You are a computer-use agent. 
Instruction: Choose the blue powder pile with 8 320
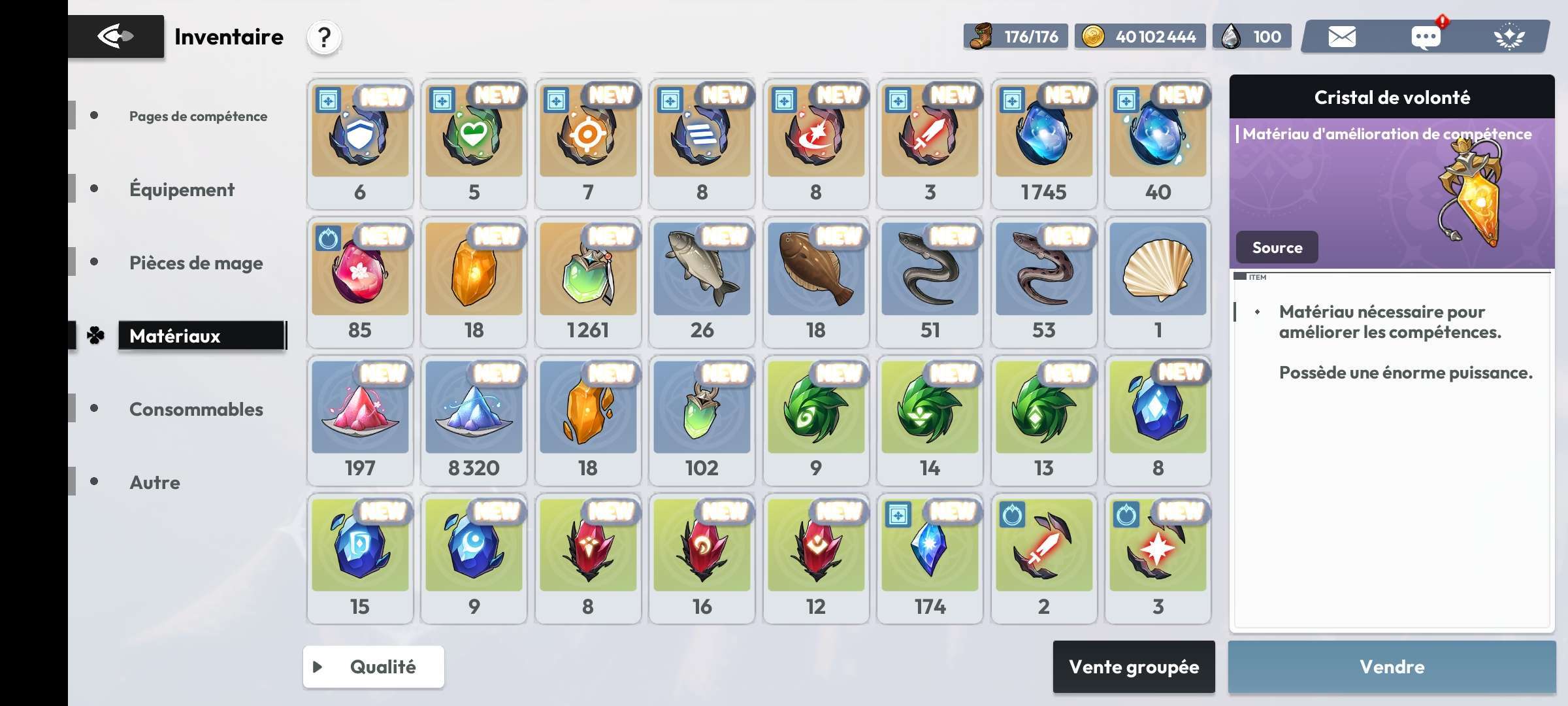tap(474, 420)
